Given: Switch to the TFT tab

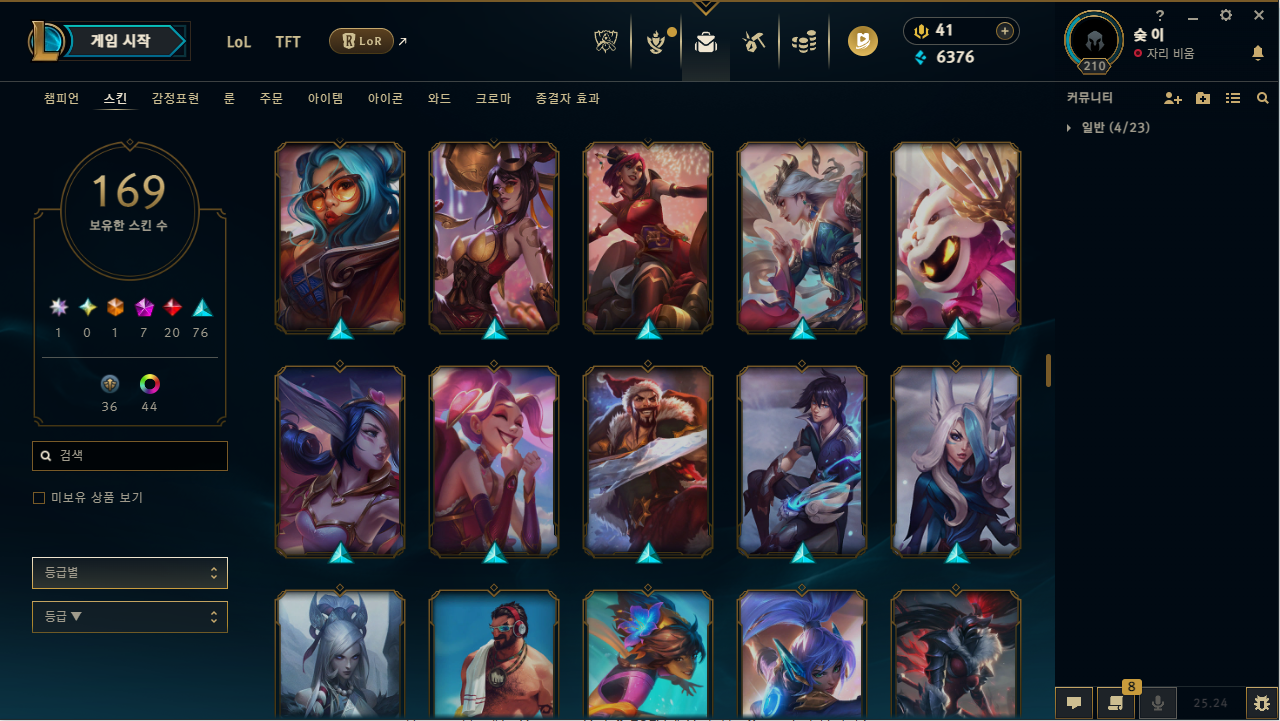Looking at the screenshot, I should click(288, 42).
